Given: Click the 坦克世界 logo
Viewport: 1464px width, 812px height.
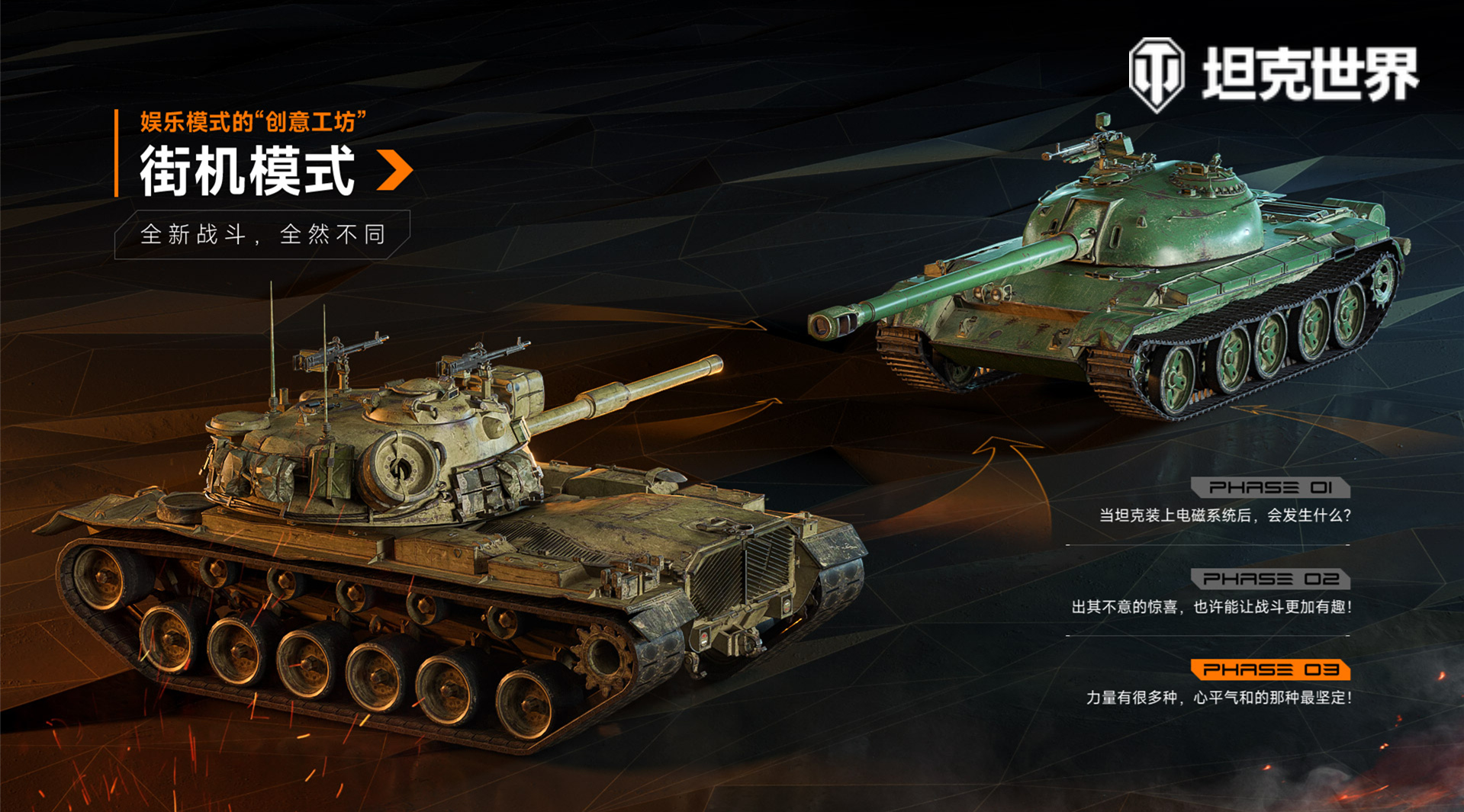Looking at the screenshot, I should [1273, 75].
